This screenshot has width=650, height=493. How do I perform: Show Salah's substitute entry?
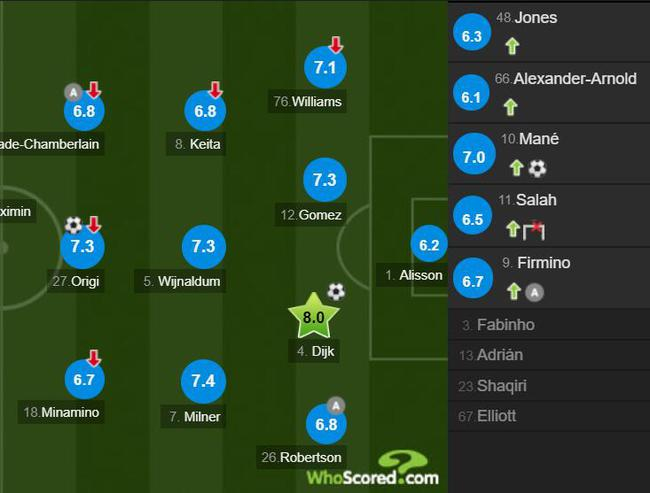coord(548,214)
